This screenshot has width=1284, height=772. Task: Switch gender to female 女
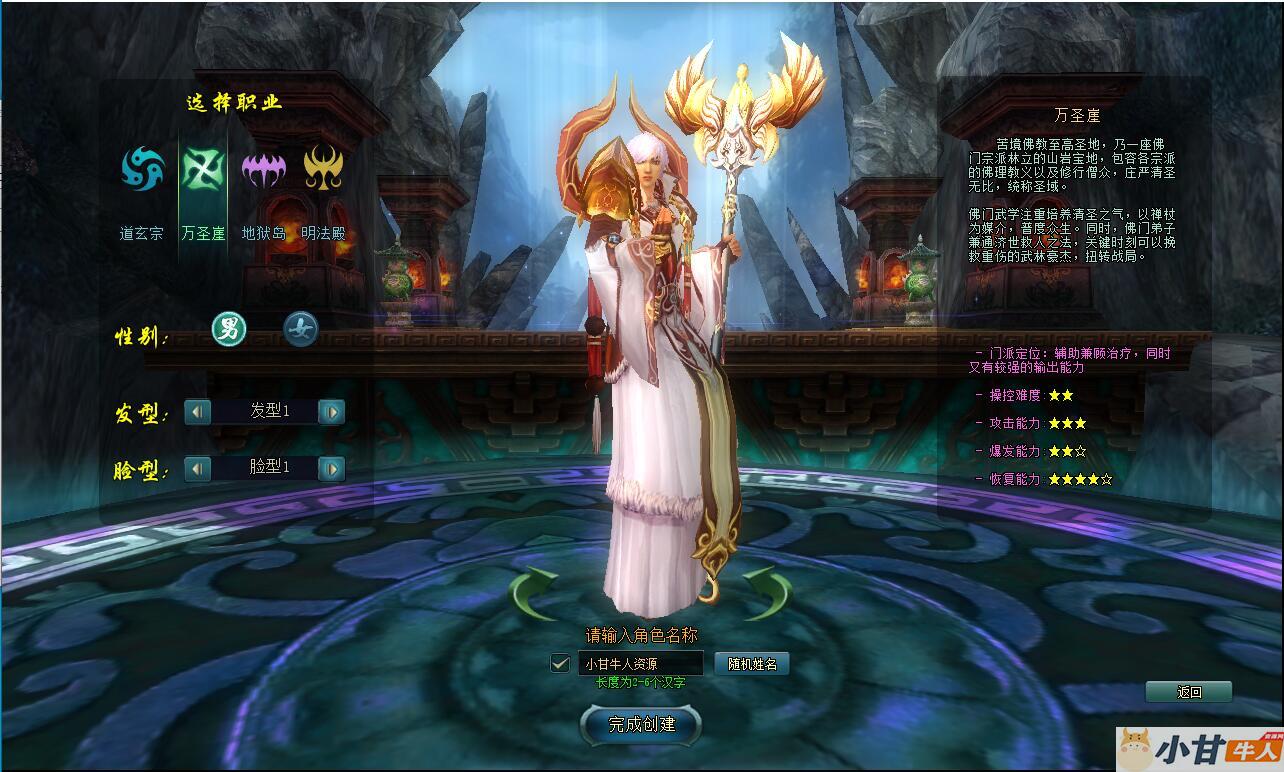(300, 329)
